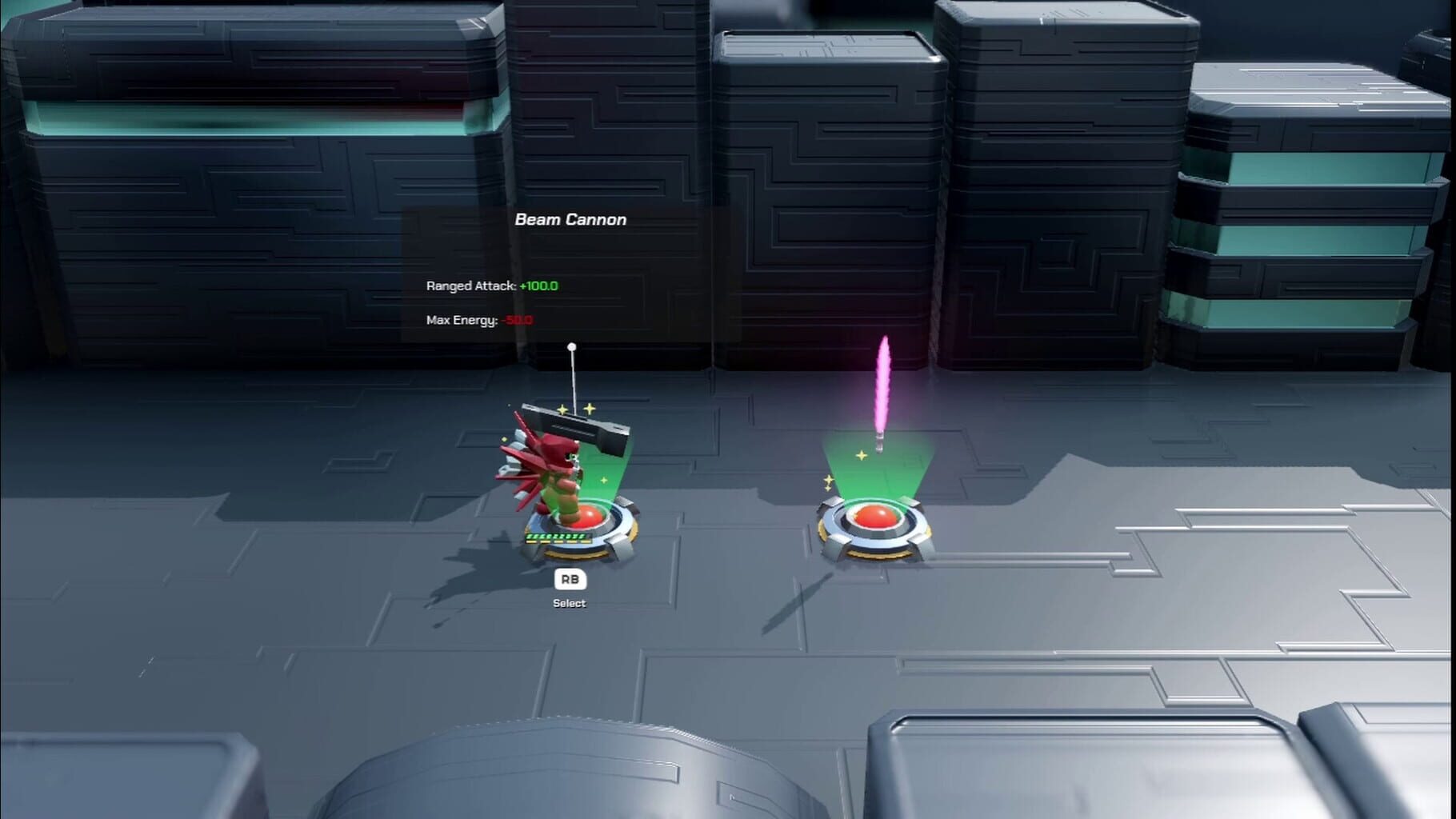Viewport: 1456px width, 819px height.
Task: Click the sparkle left of the saber pedestal
Action: click(828, 480)
